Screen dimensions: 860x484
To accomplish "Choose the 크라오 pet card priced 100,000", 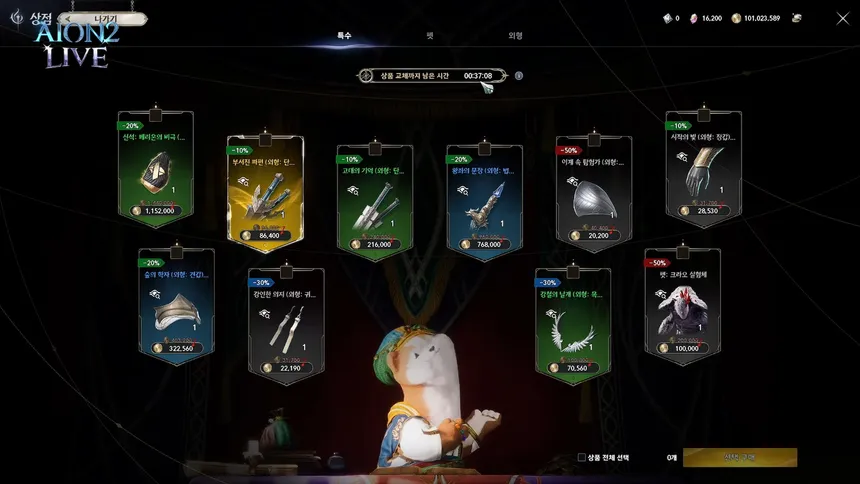I will pyautogui.click(x=683, y=306).
